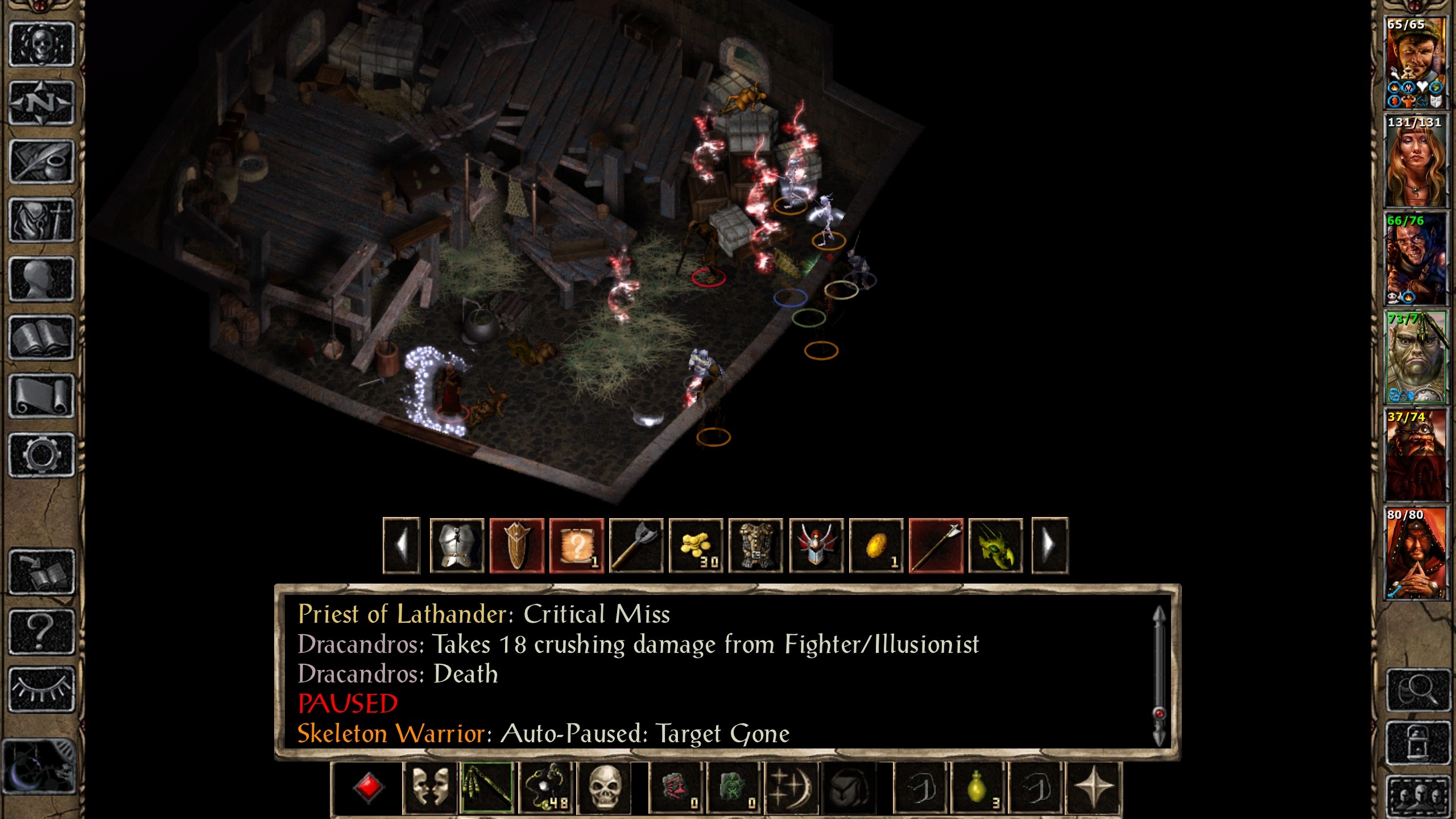
Task: Open special abilities with the star button
Action: pos(1093,788)
